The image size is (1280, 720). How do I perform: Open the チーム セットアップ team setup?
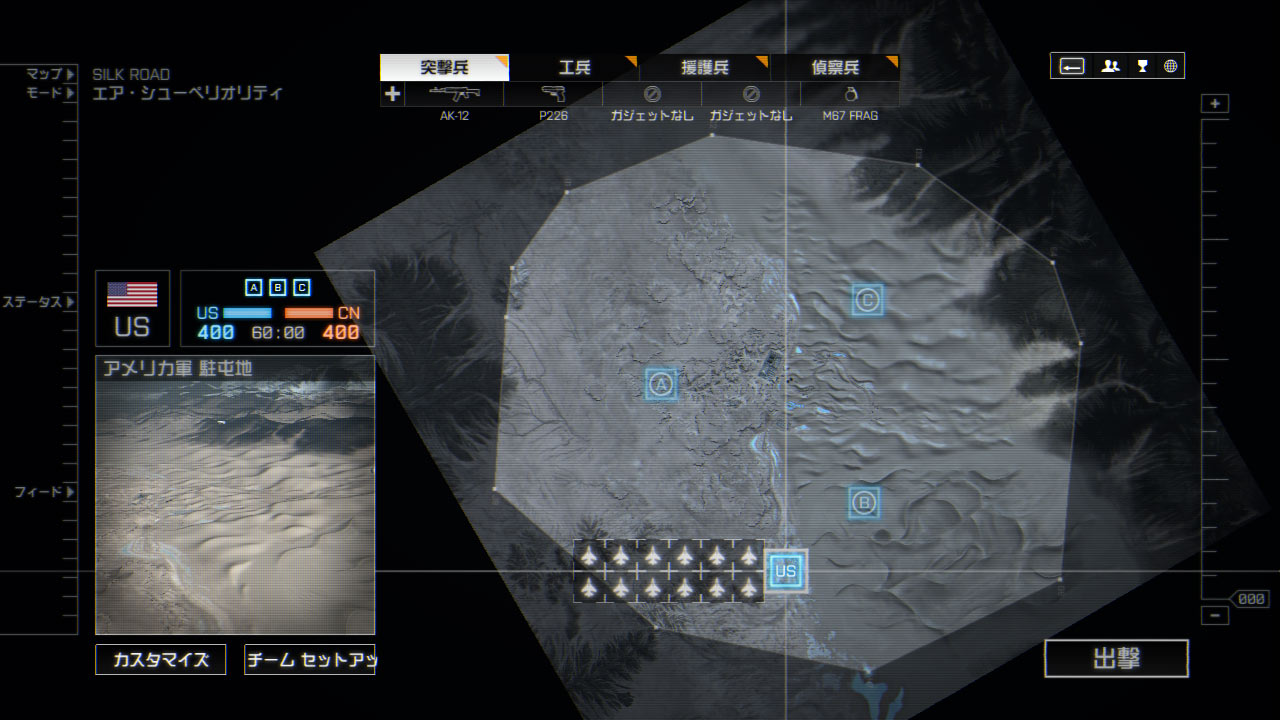[309, 660]
